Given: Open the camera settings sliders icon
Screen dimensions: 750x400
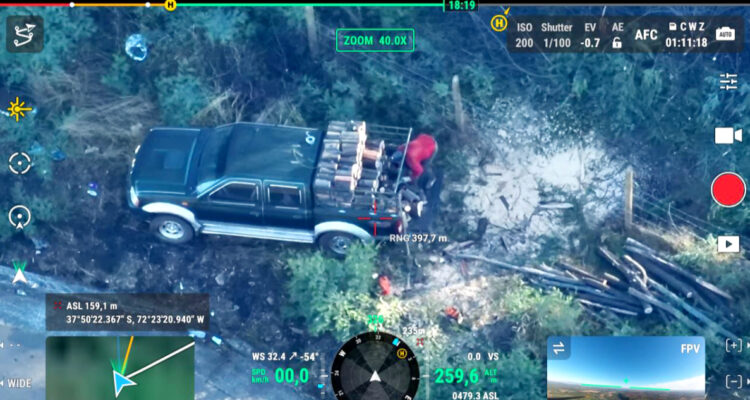Looking at the screenshot, I should 728,81.
